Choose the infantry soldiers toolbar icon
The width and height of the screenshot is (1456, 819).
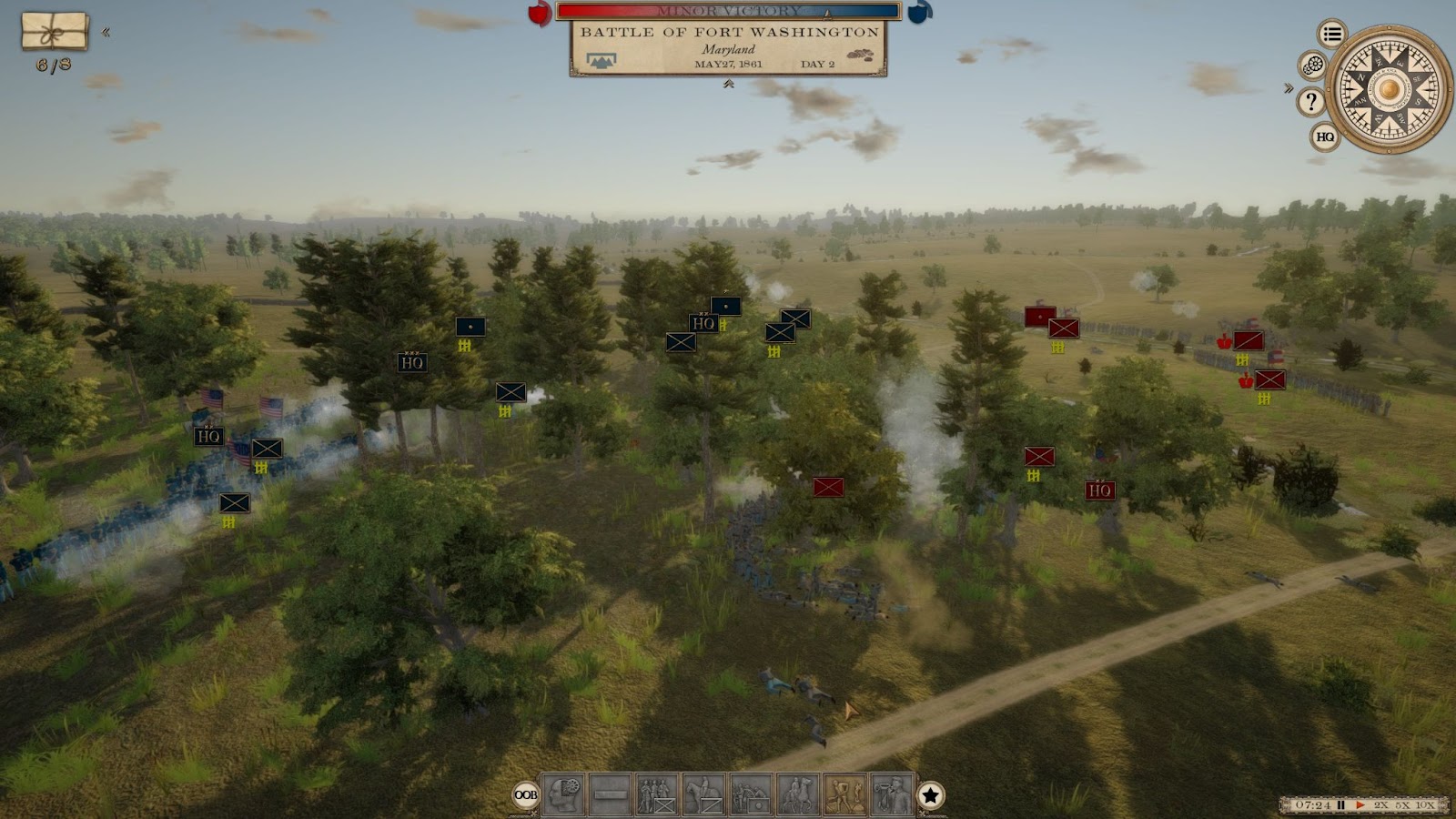[656, 795]
